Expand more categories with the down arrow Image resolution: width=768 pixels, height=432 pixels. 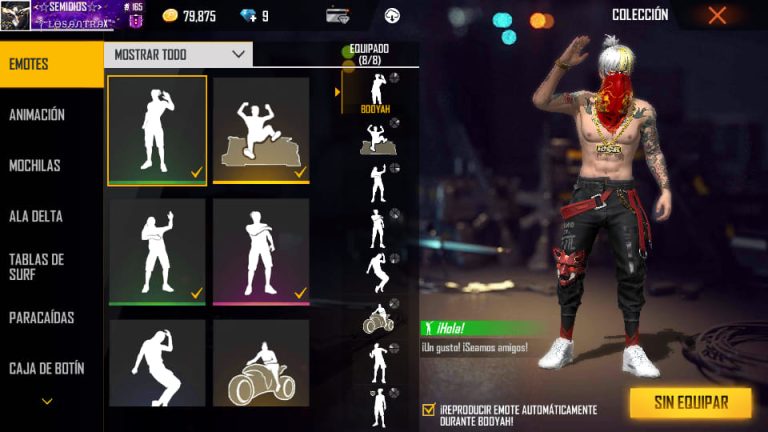tap(47, 401)
